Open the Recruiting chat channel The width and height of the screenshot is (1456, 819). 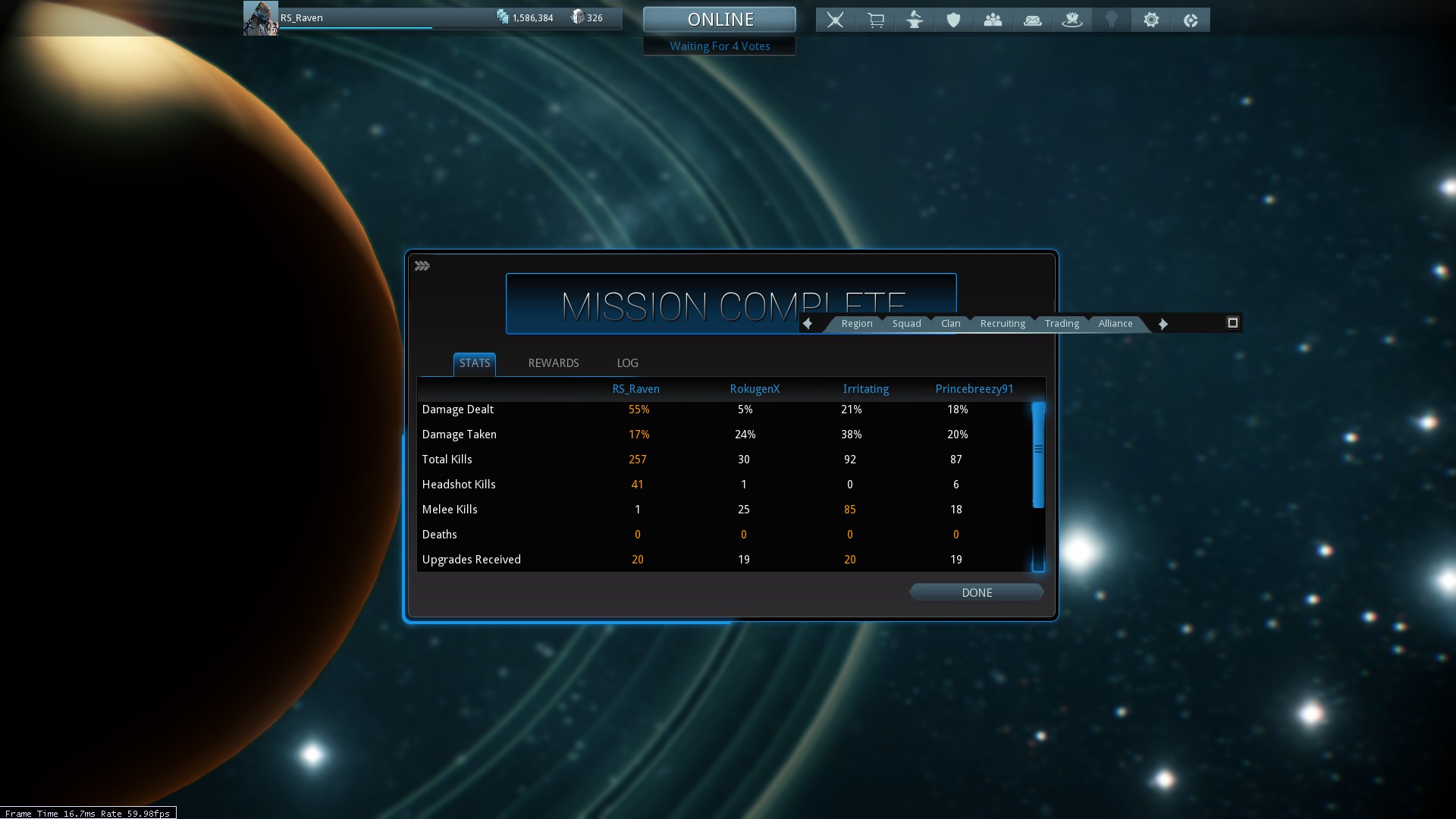tap(1002, 324)
